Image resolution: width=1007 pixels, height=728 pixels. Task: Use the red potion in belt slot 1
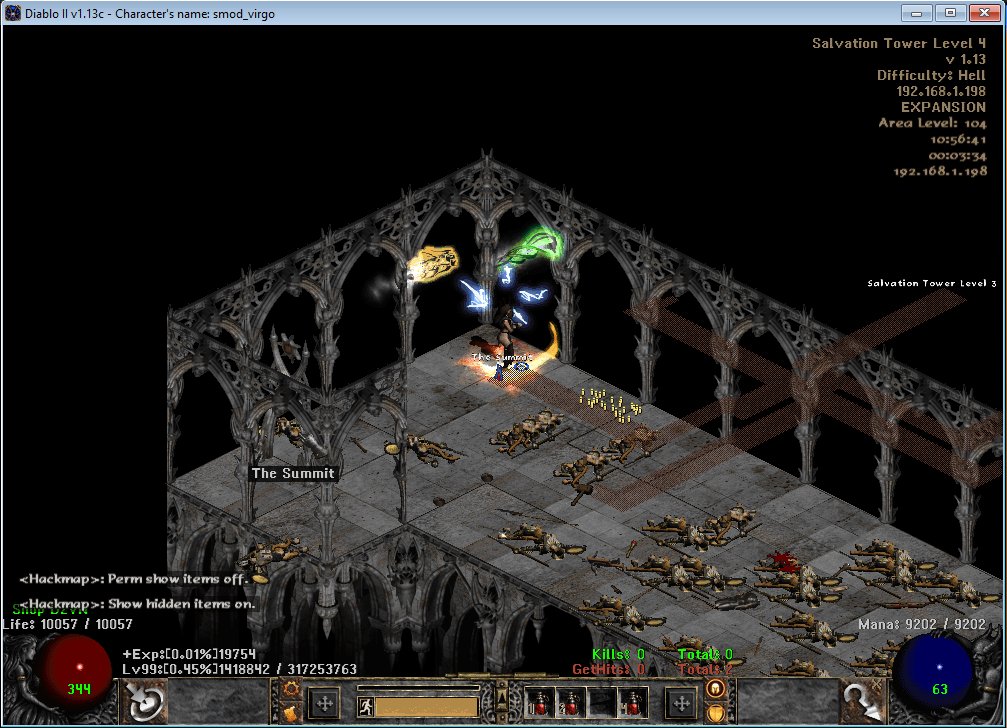(x=541, y=702)
